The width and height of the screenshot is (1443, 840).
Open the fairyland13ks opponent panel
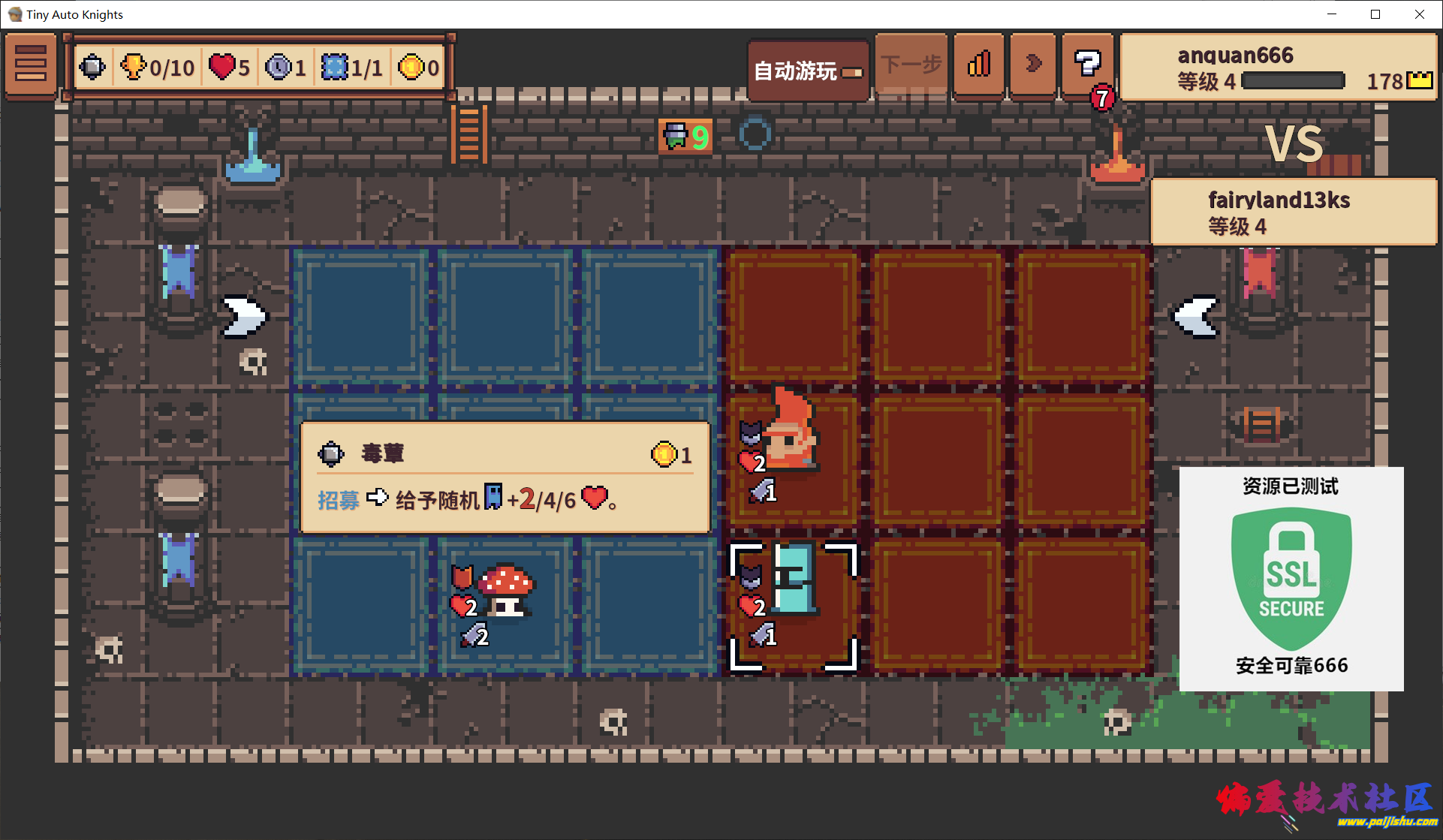pyautogui.click(x=1293, y=212)
